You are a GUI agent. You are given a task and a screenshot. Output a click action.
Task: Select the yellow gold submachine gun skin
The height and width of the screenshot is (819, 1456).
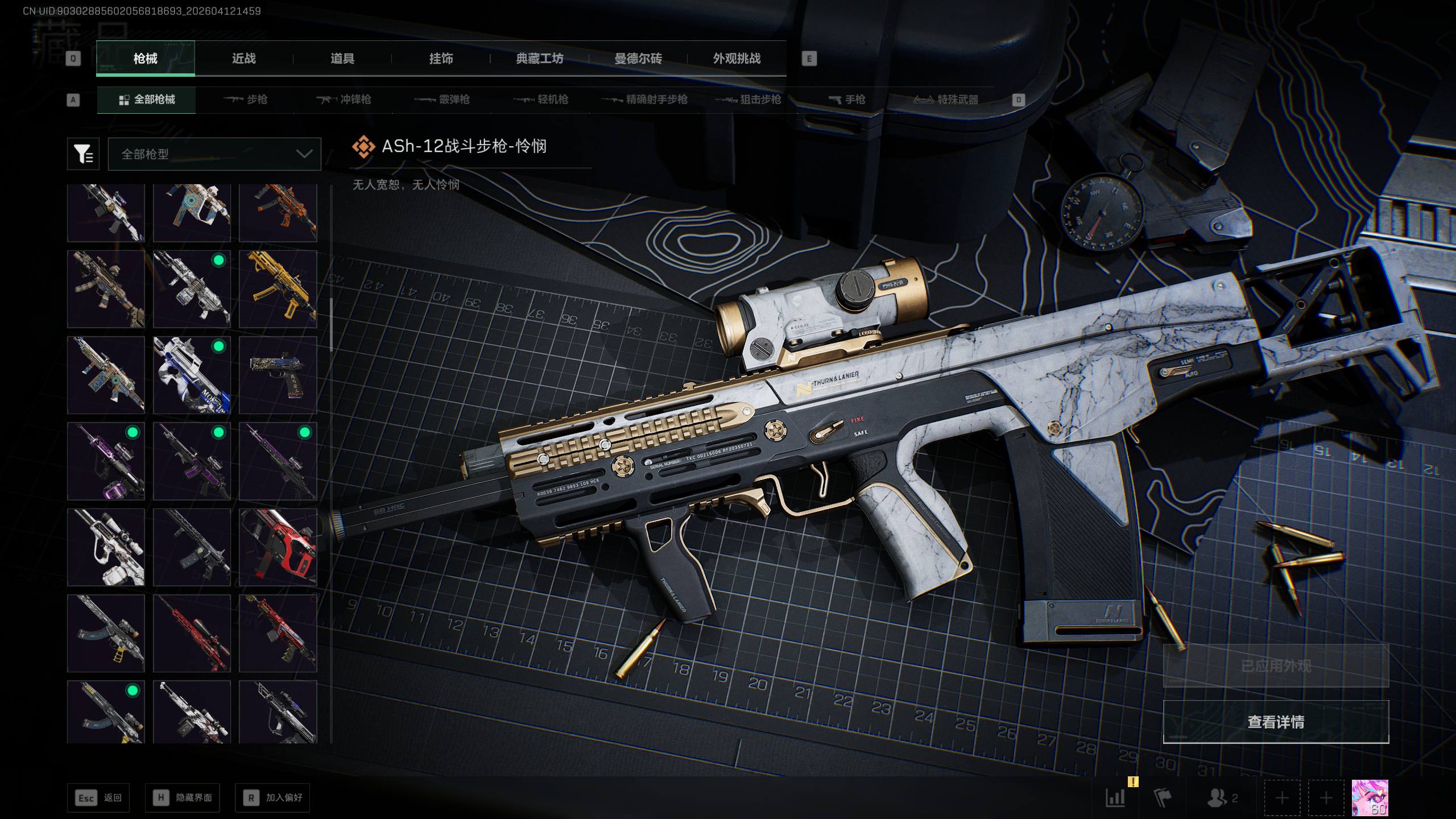pyautogui.click(x=278, y=289)
